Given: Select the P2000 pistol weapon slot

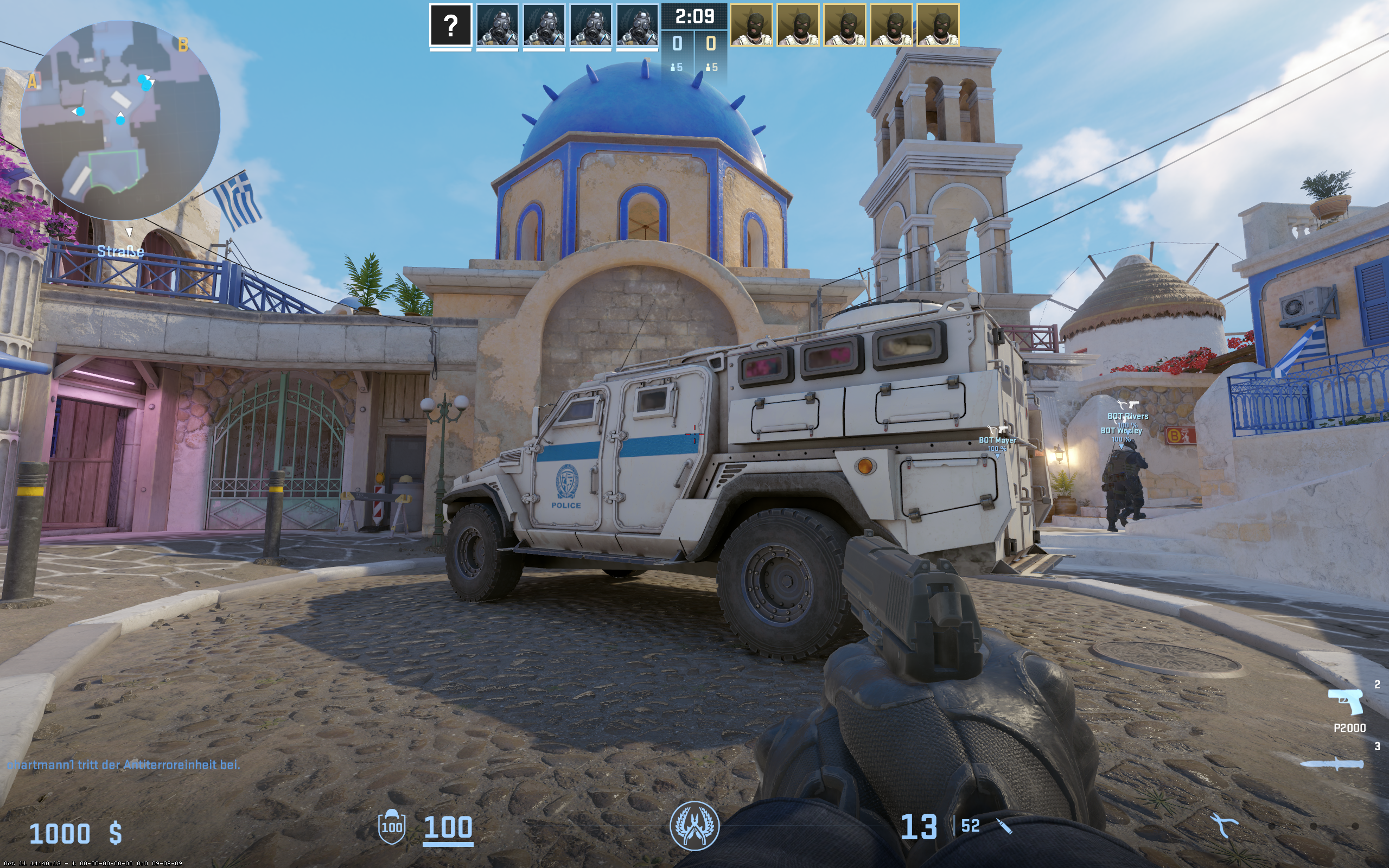Looking at the screenshot, I should pos(1346,702).
